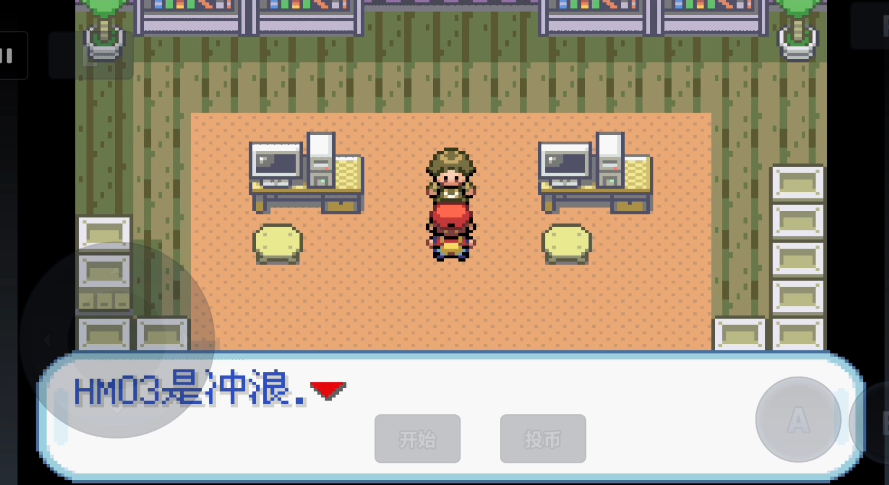The height and width of the screenshot is (485, 889).
Task: Pause the emulator with the pause icon
Action: pos(8,57)
